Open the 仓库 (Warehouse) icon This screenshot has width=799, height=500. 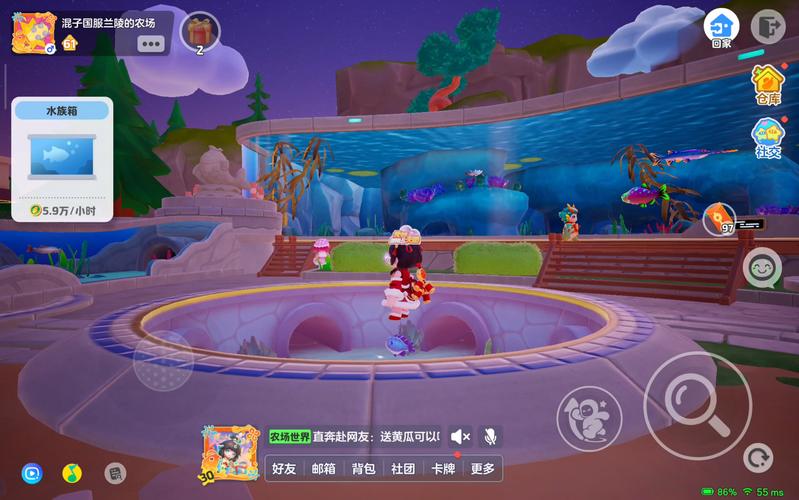tap(768, 84)
